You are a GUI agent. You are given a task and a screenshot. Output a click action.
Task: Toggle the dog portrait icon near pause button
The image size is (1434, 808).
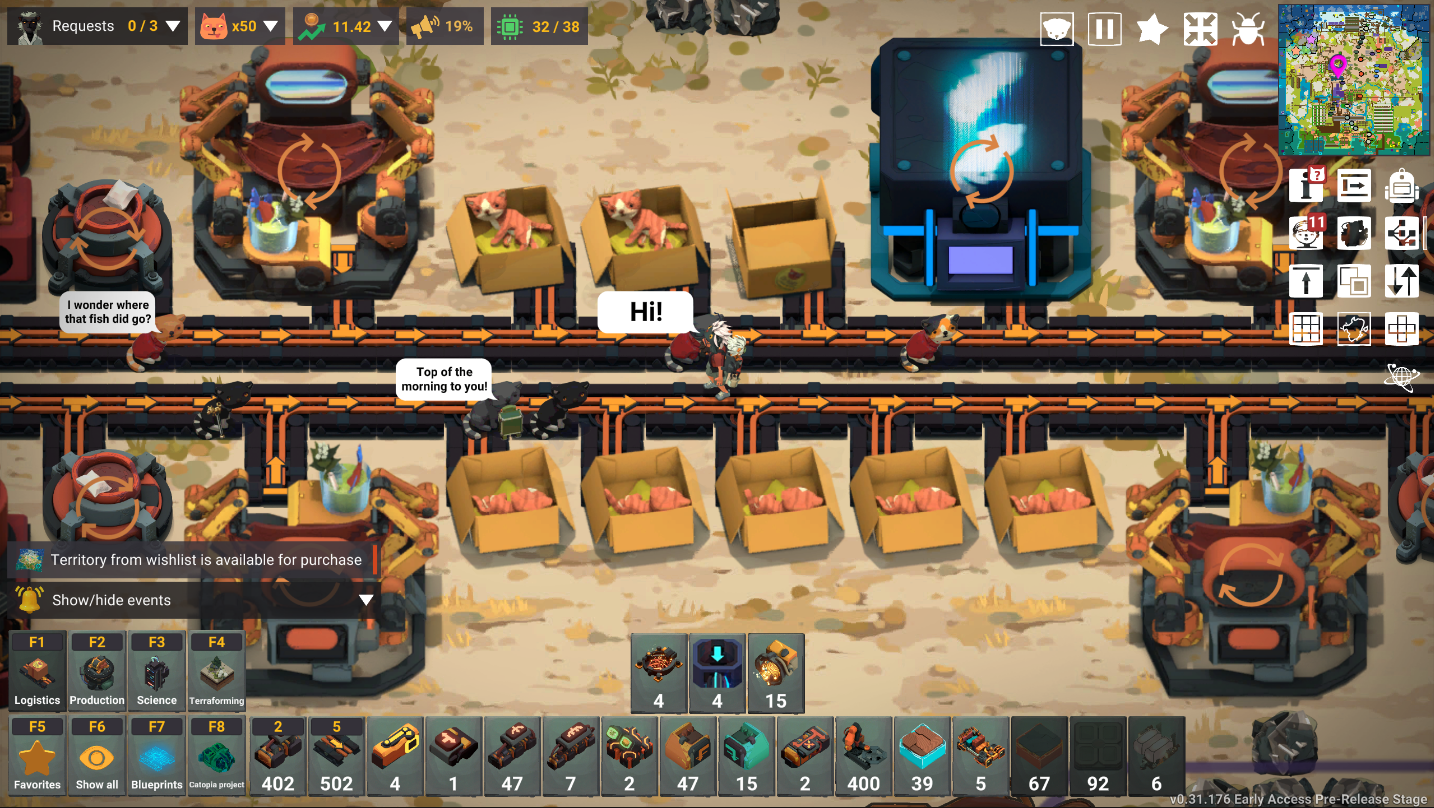click(1056, 29)
